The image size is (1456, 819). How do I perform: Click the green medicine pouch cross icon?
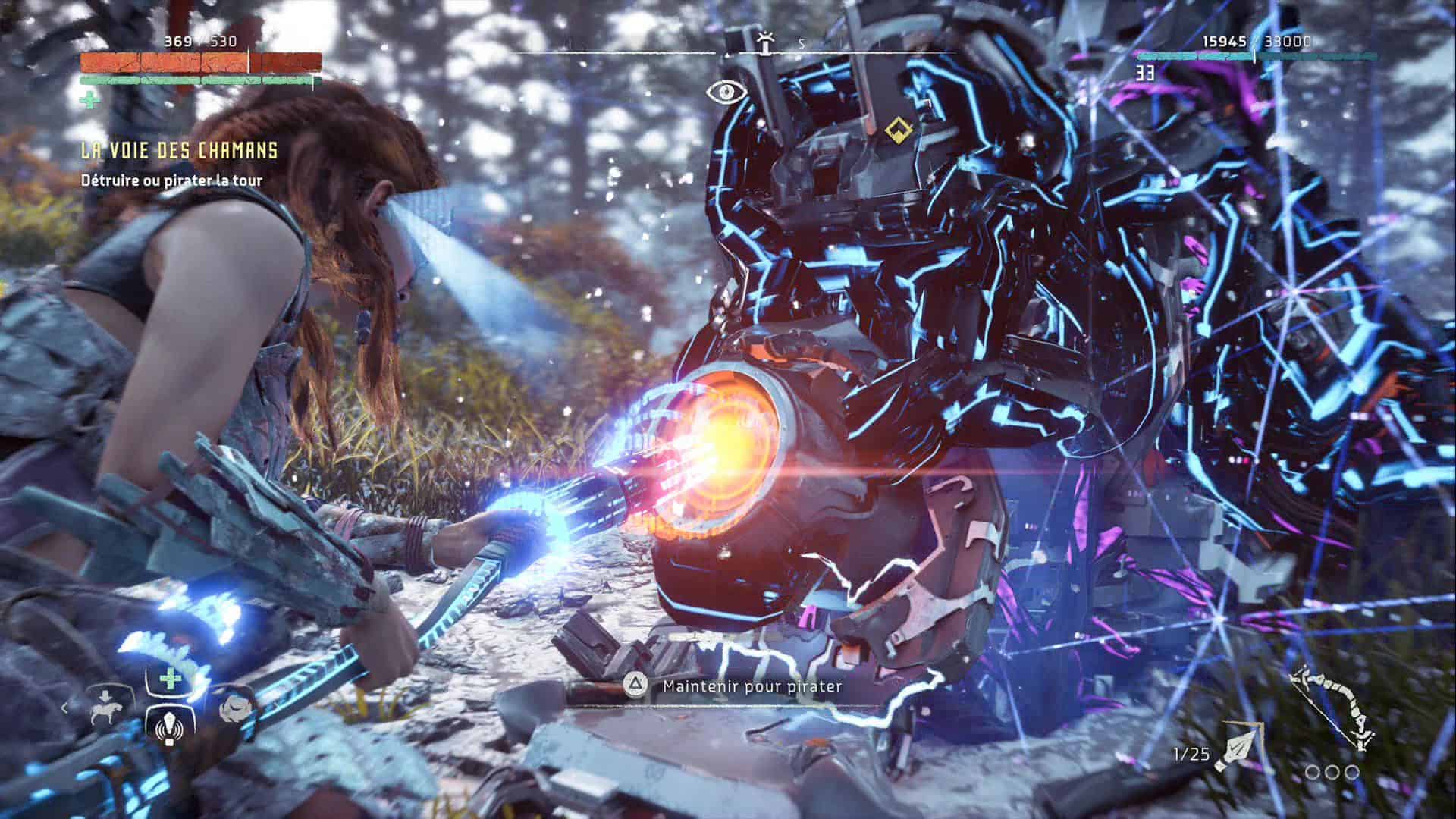[x=89, y=99]
